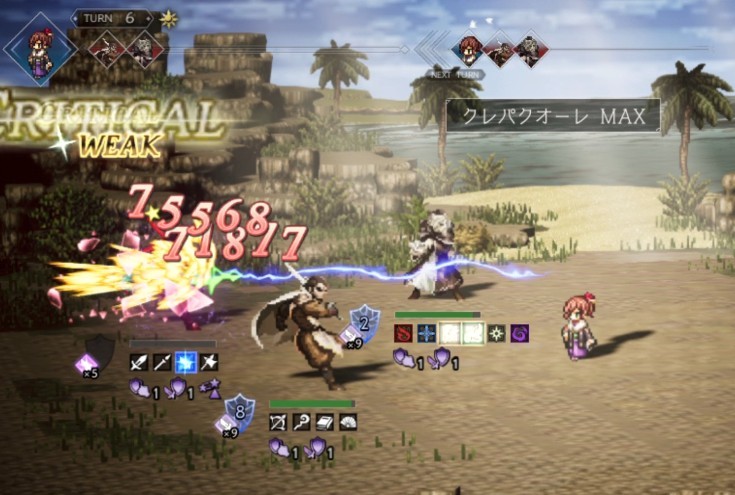Click the bow weakness icon
The width and height of the screenshot is (735, 495).
point(279,423)
